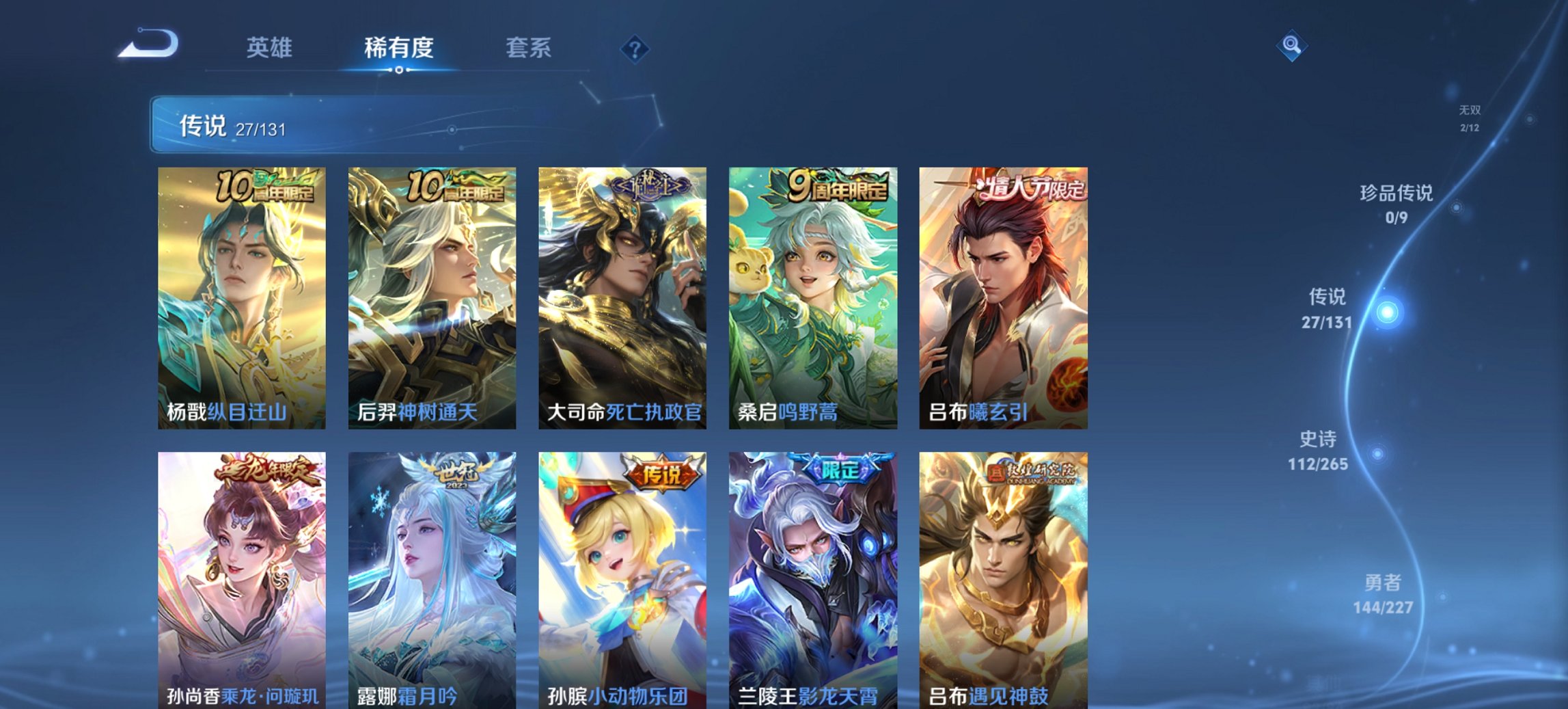Tap the indicator dot under 稀有度 tab

[400, 69]
